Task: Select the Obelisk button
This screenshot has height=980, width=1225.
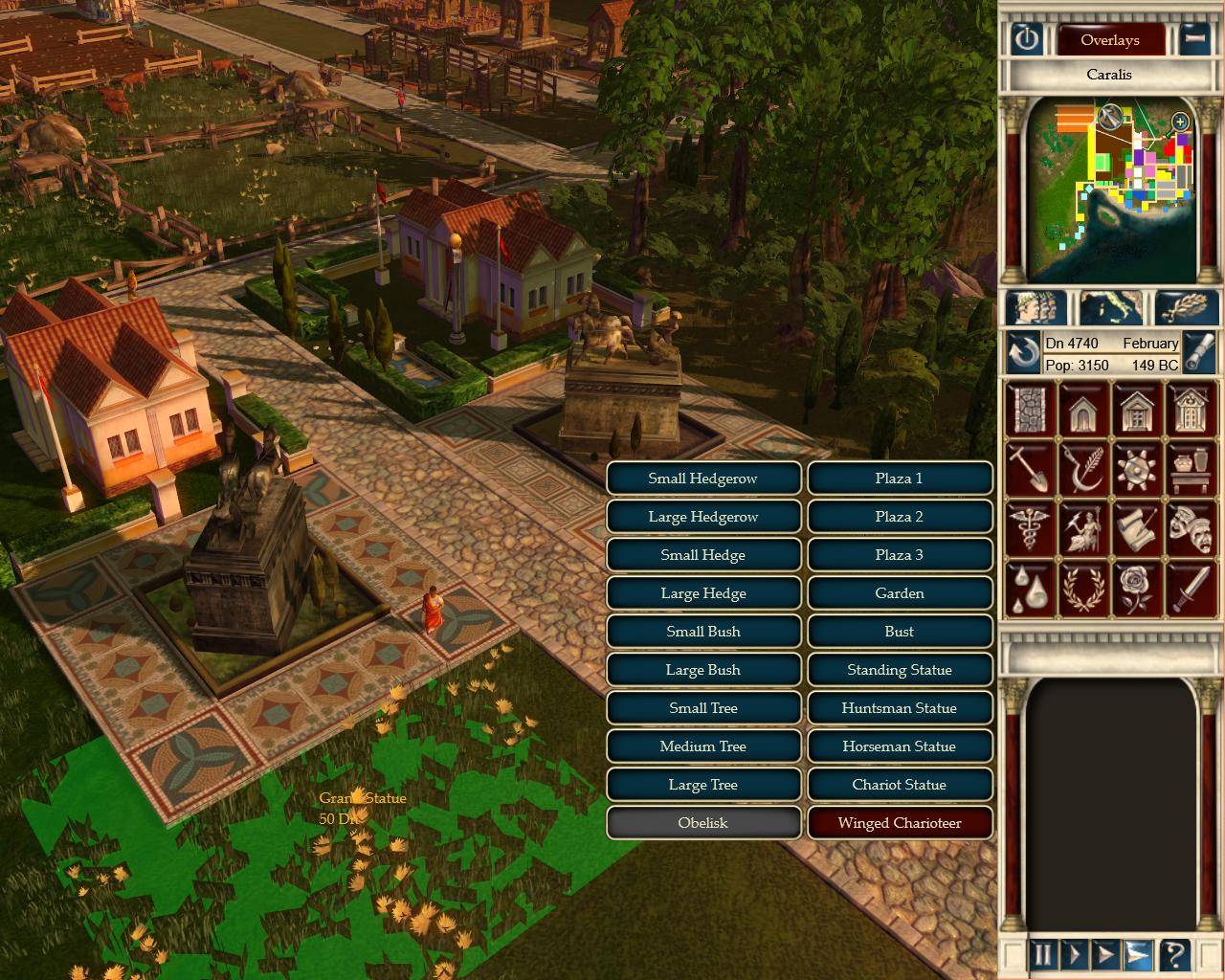Action: click(702, 823)
